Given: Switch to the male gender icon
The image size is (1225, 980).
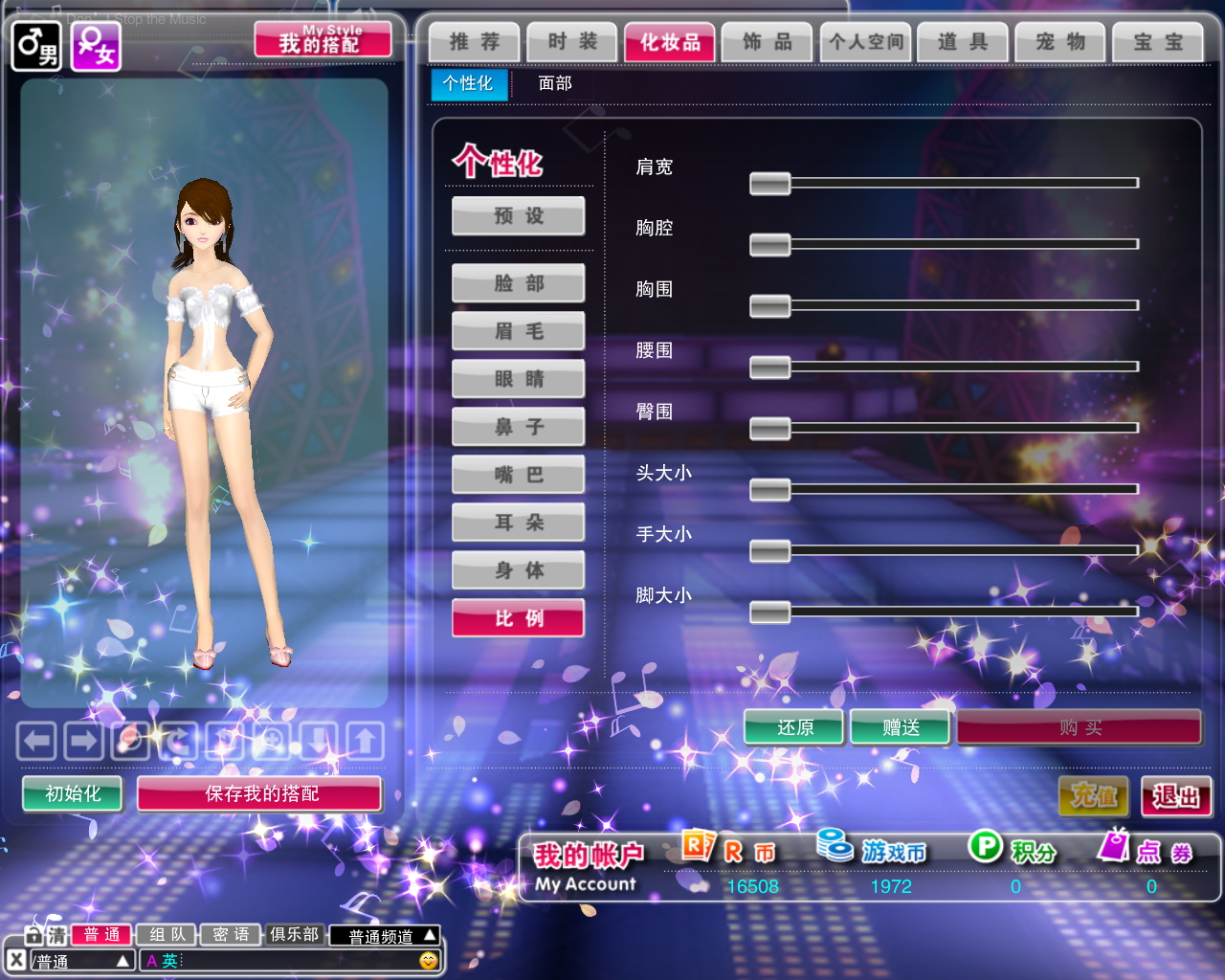Looking at the screenshot, I should point(36,45).
